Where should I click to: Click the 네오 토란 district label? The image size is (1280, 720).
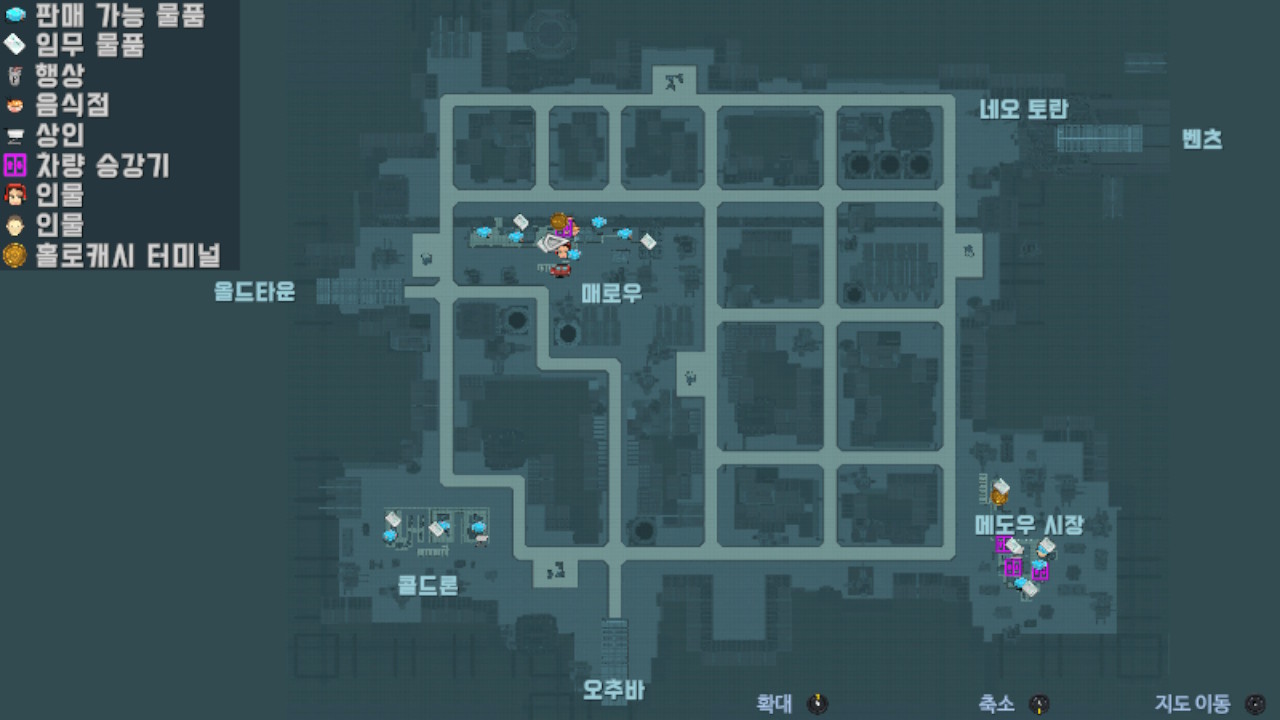(x=1022, y=111)
